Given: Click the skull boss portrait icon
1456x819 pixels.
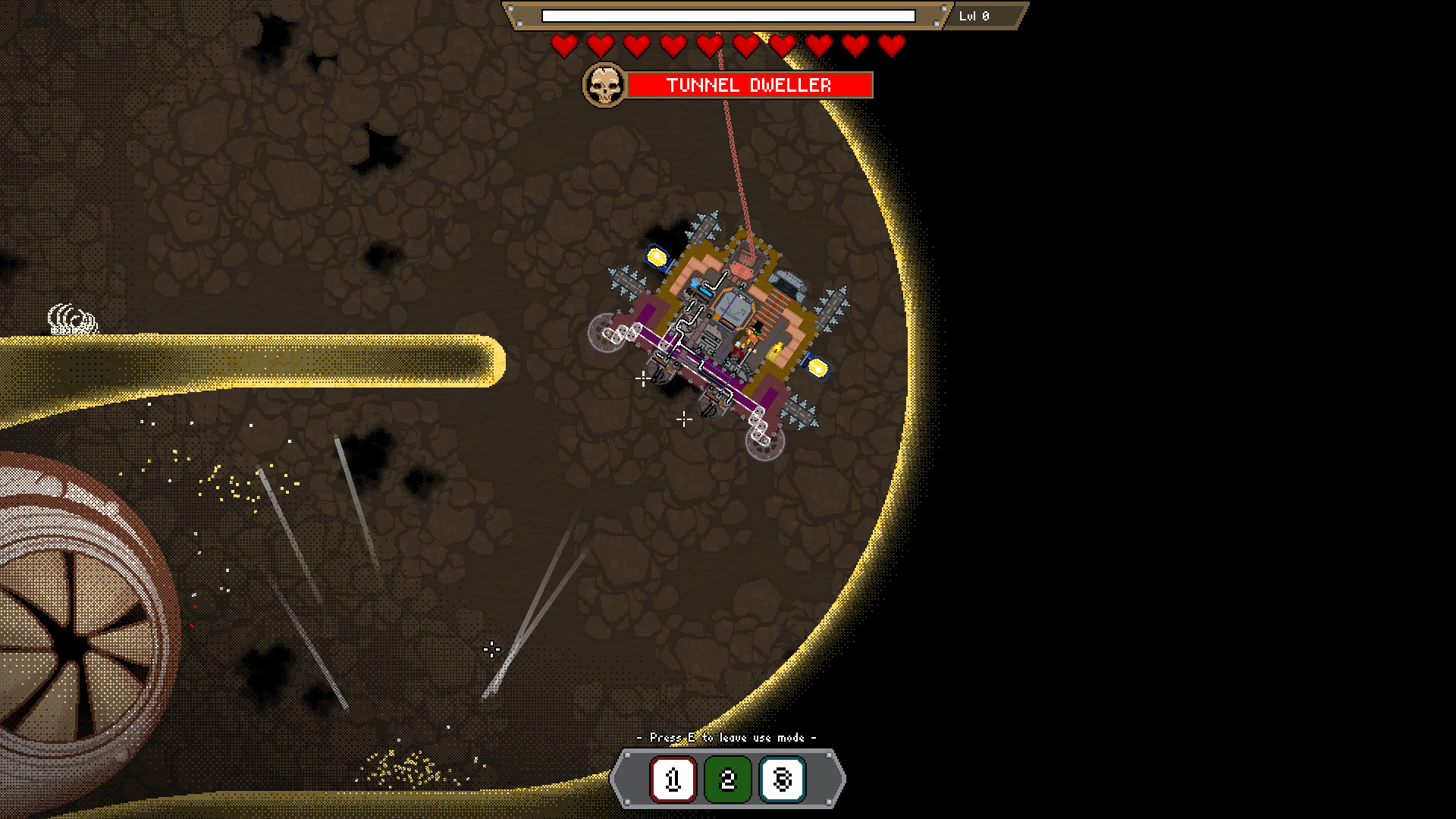Looking at the screenshot, I should 604,85.
